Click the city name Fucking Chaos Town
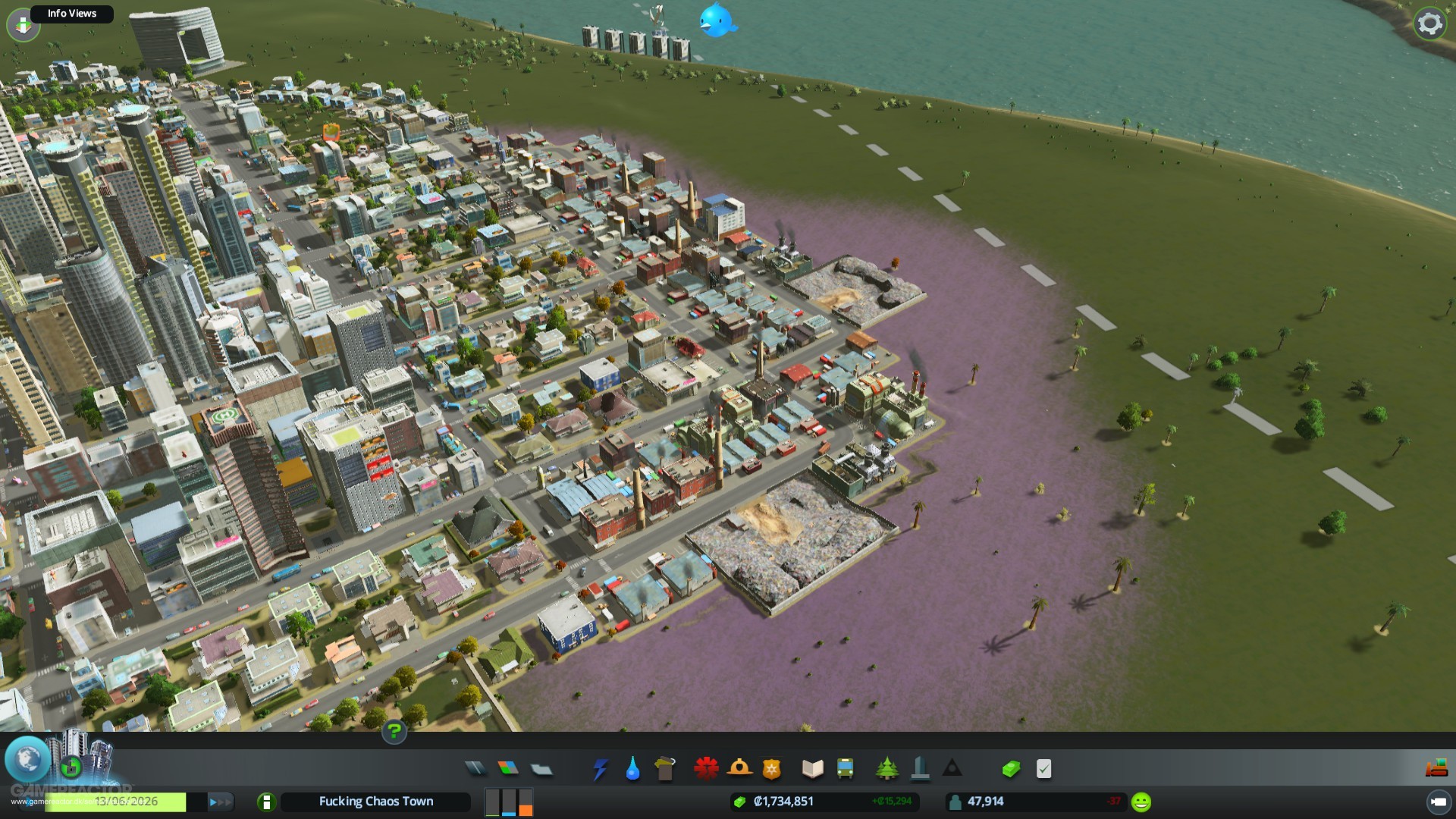Screen dimensions: 1456x819 [x=375, y=802]
